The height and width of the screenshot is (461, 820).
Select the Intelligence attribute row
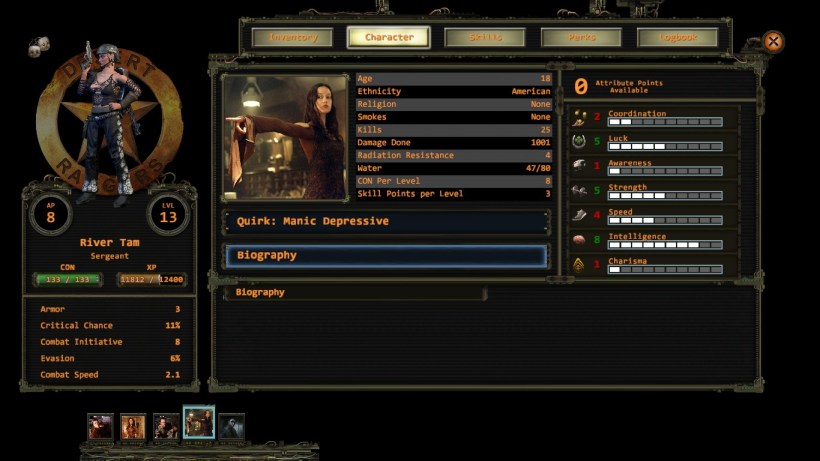tap(654, 241)
